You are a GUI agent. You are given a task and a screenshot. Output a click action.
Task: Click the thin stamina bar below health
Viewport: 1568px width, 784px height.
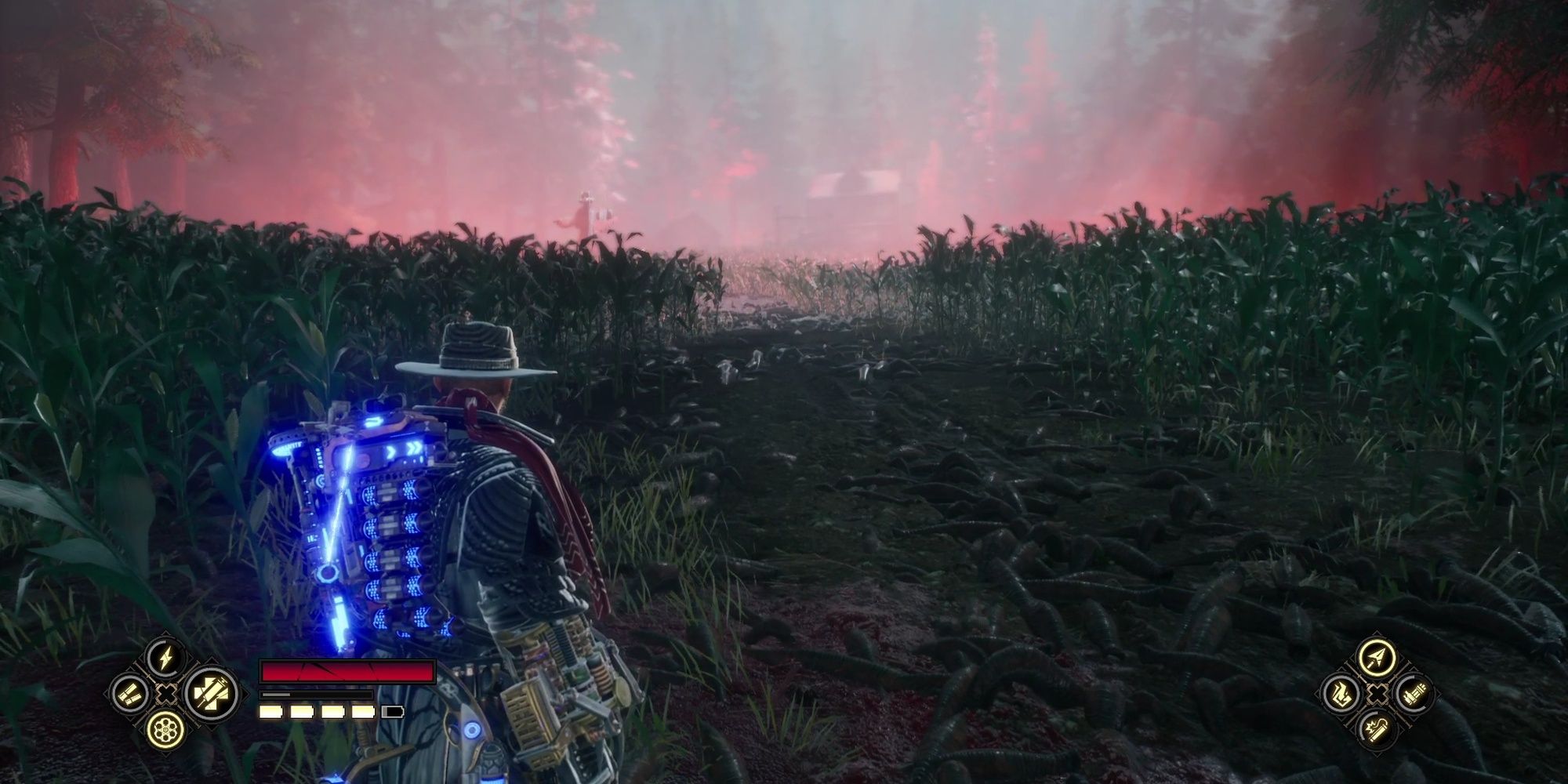[x=317, y=695]
